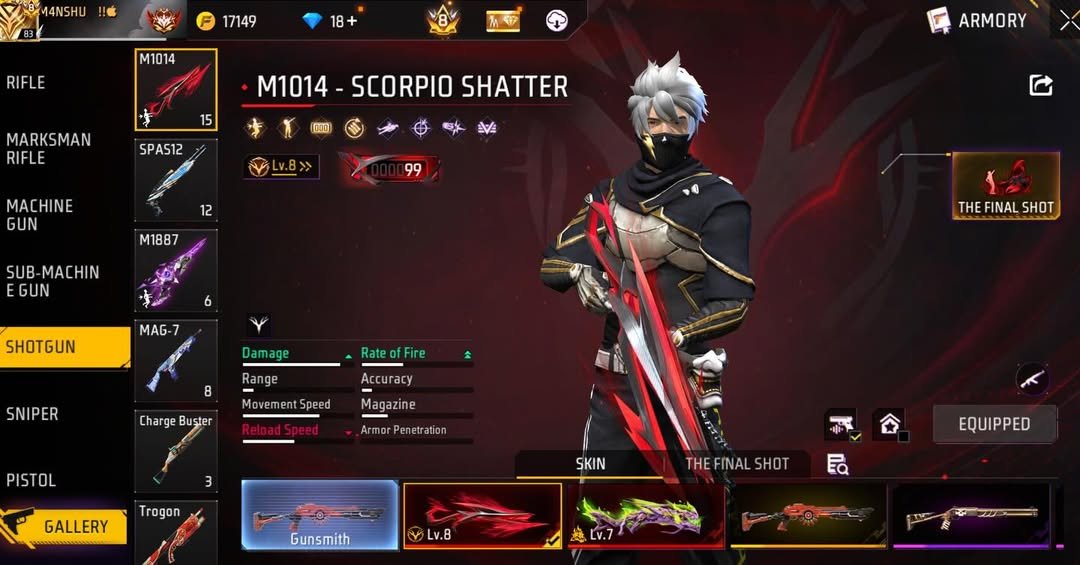Choose the Sniper weapon category
Viewport: 1080px width, 565px height.
32,414
